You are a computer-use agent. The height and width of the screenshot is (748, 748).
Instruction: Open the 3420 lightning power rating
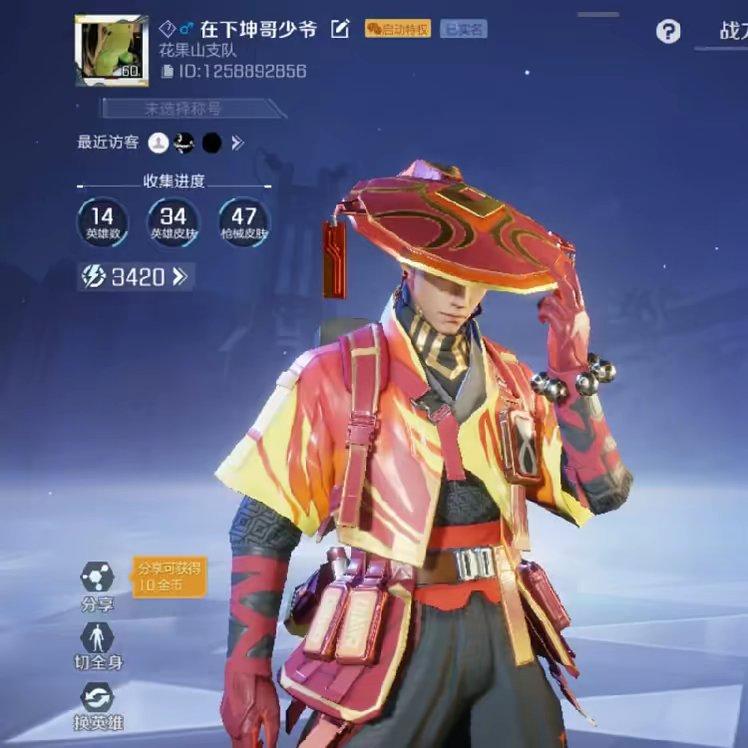(x=136, y=276)
